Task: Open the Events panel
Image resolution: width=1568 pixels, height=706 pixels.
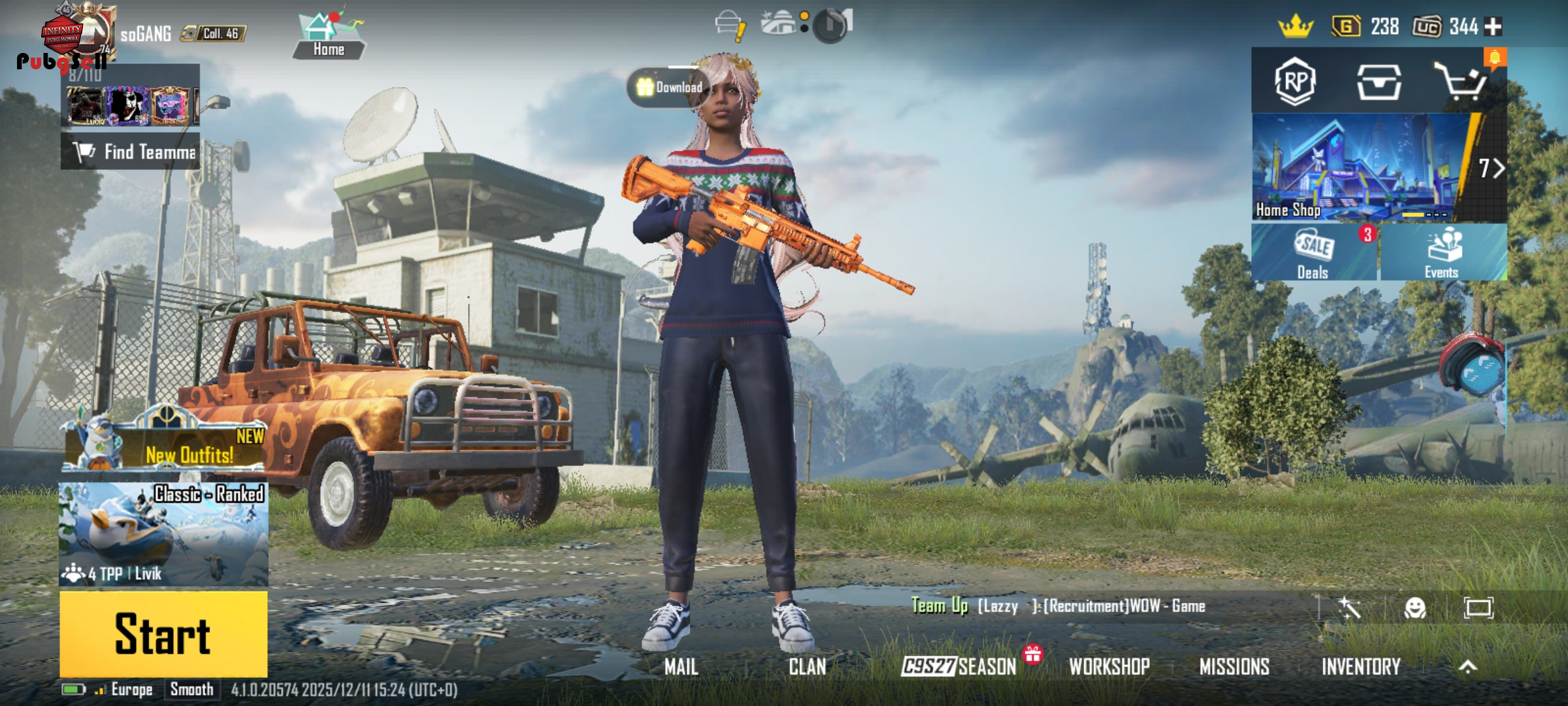Action: point(1443,253)
